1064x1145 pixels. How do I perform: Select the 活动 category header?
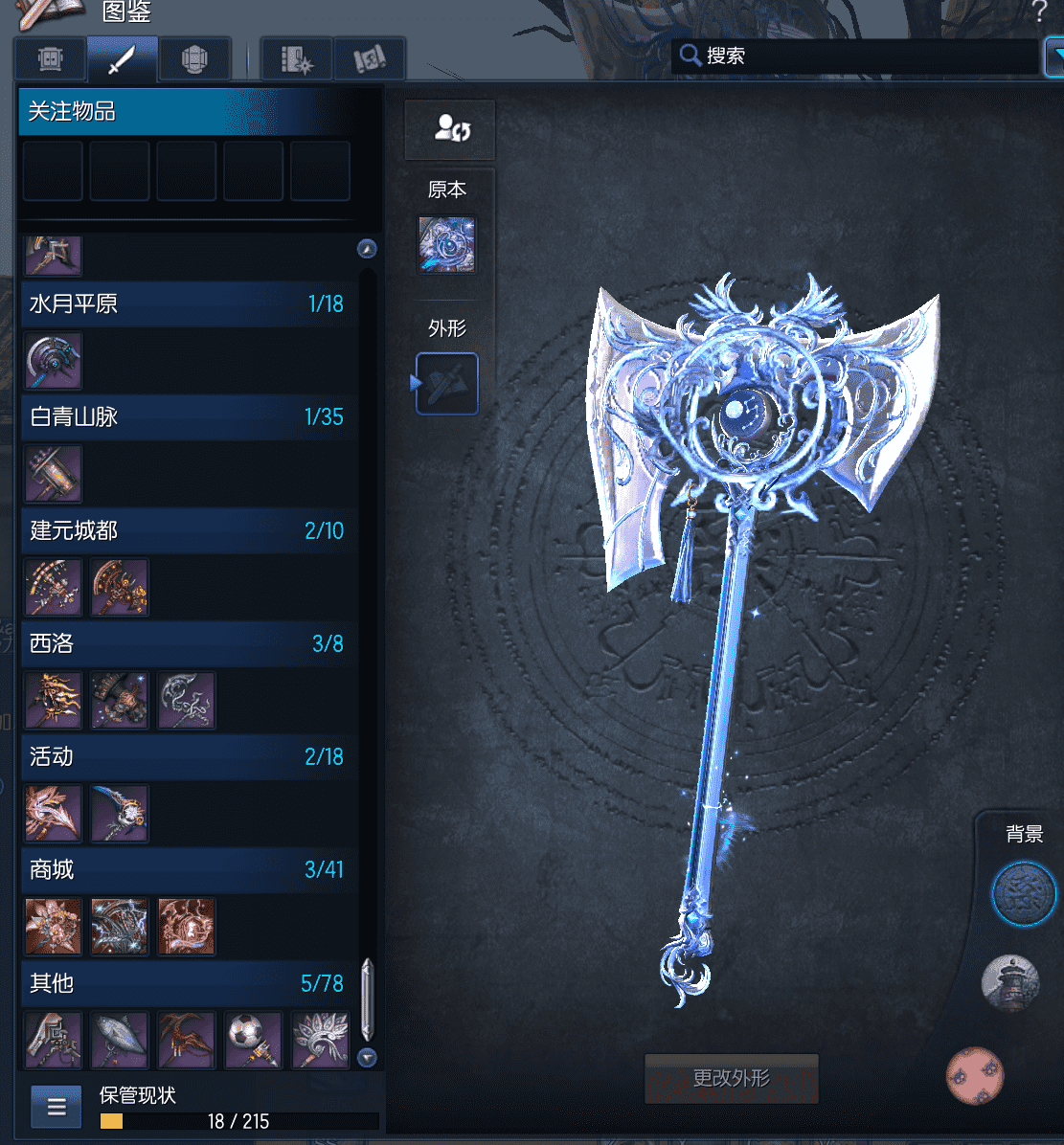point(188,756)
